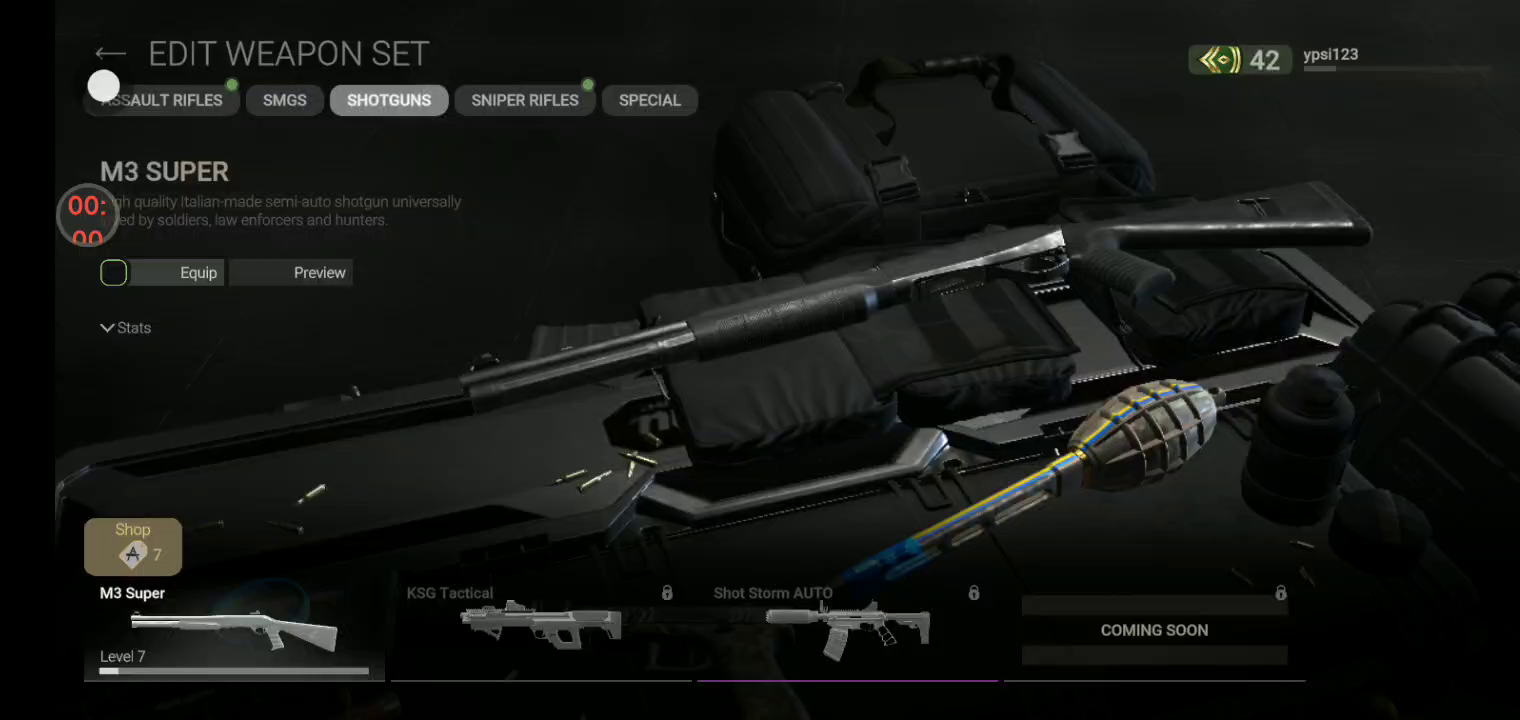This screenshot has width=1520, height=720.
Task: Pick the Shot Storm AUTO tile
Action: 847,630
